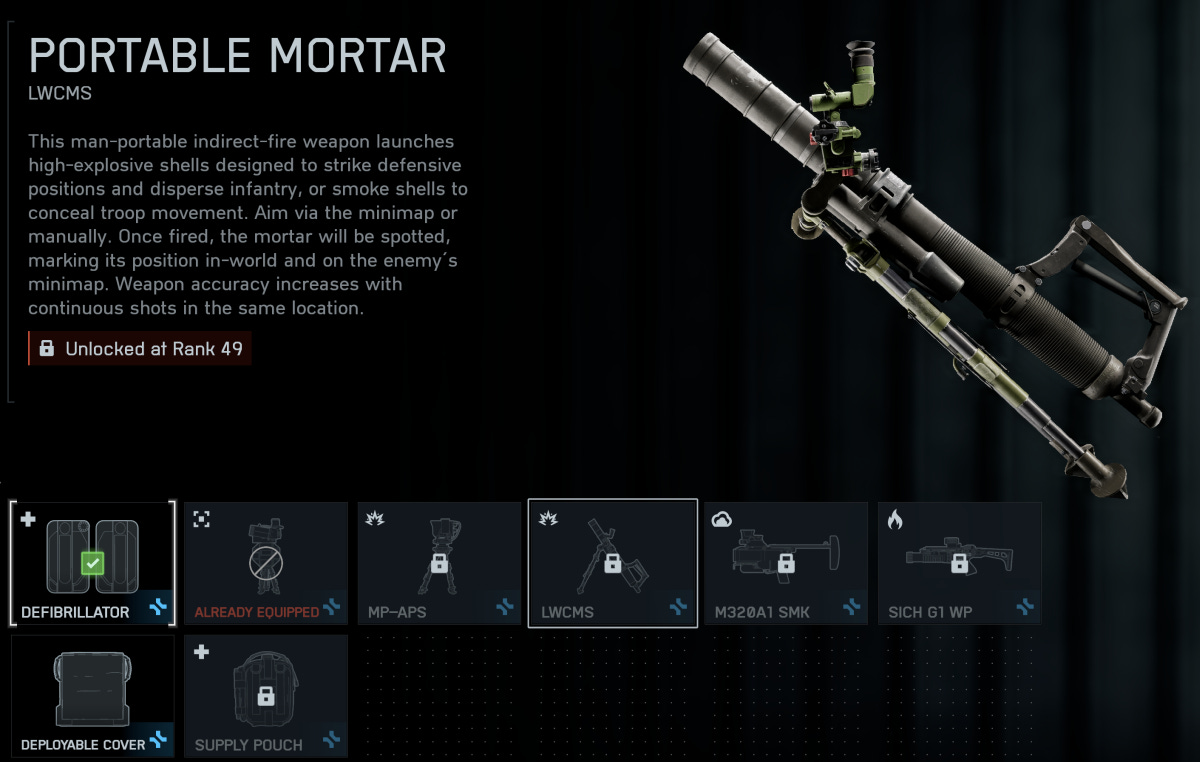The height and width of the screenshot is (762, 1200).
Task: Pick the LWCMS portable mortar tile
Action: pyautogui.click(x=612, y=563)
